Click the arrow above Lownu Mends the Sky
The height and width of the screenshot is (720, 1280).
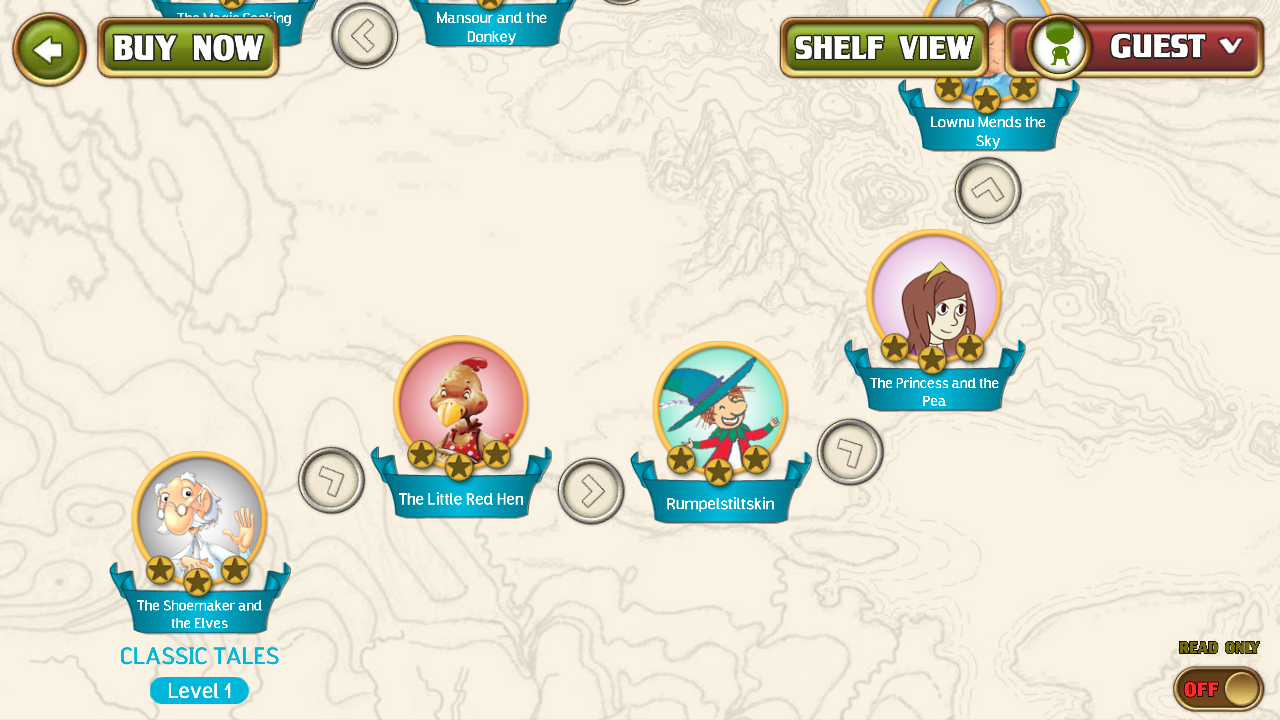pyautogui.click(x=987, y=190)
